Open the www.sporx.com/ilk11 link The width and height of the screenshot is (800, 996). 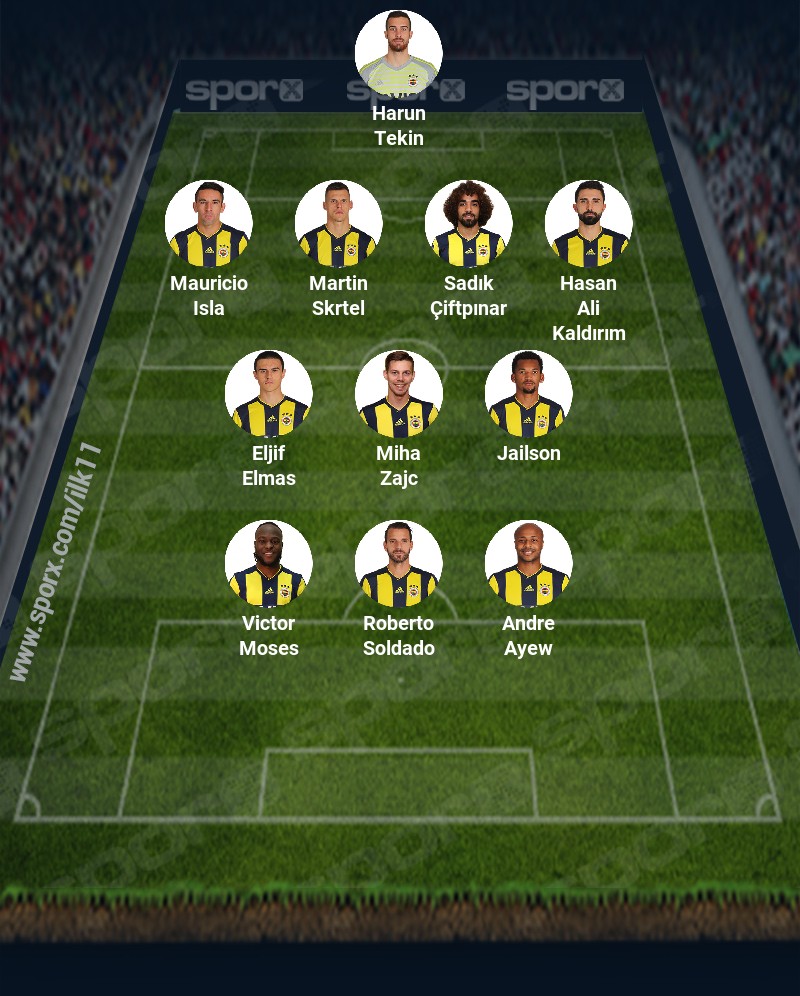(56, 562)
